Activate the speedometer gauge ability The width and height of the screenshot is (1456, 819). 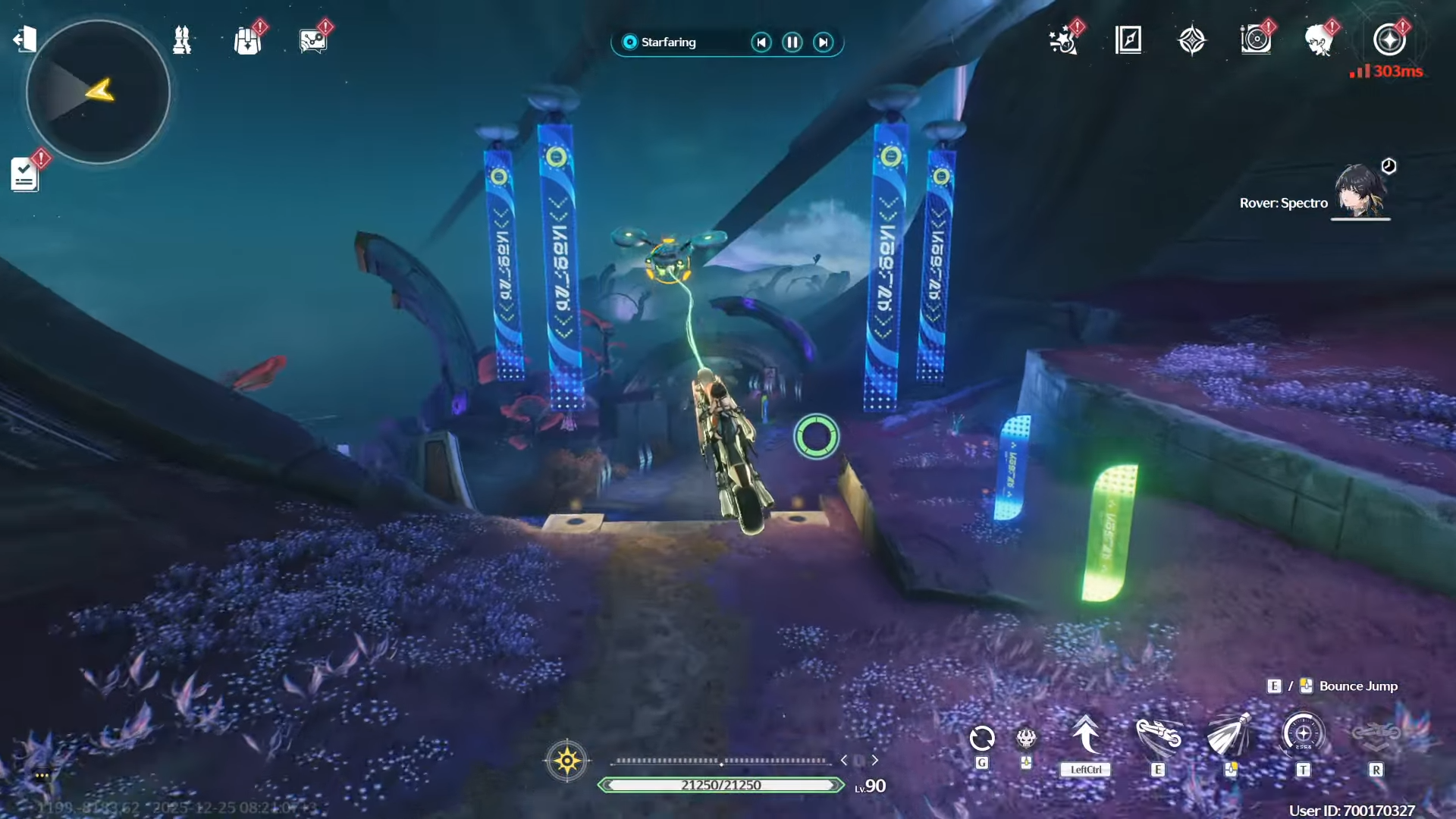coord(1303,734)
